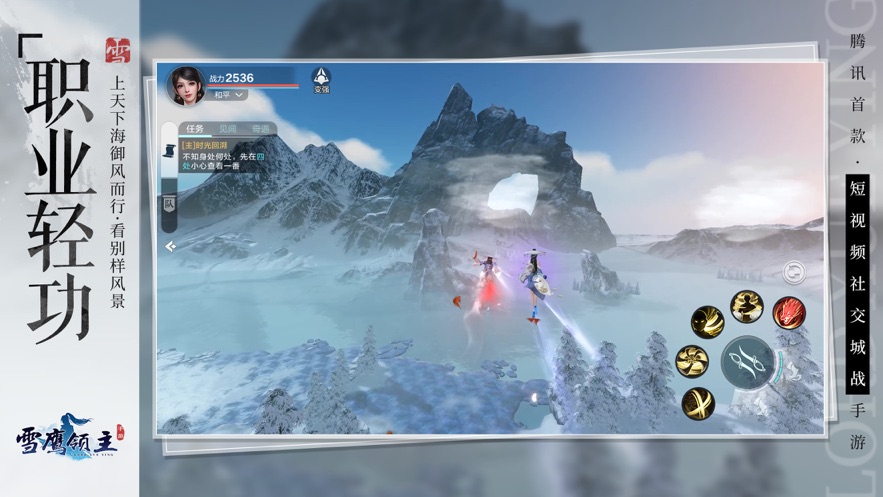
Task: Open the player character portrait
Action: coord(186,85)
